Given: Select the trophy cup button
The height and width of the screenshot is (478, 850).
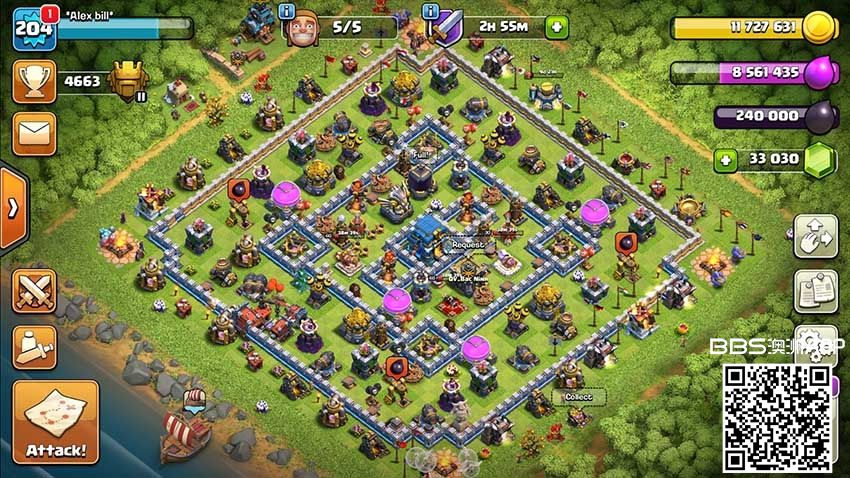Looking at the screenshot, I should 33,81.
